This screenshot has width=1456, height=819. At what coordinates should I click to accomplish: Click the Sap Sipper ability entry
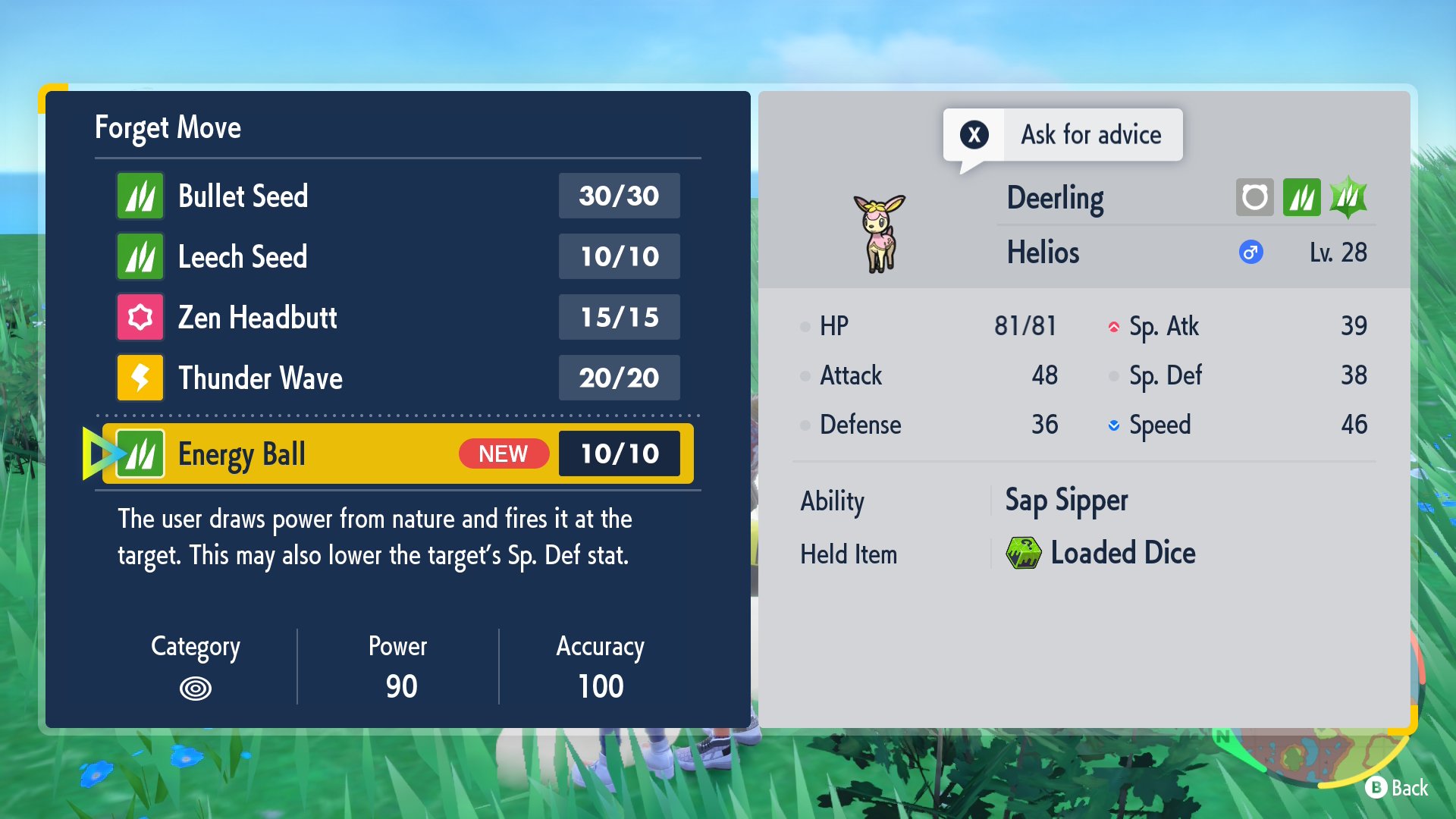coord(1066,500)
